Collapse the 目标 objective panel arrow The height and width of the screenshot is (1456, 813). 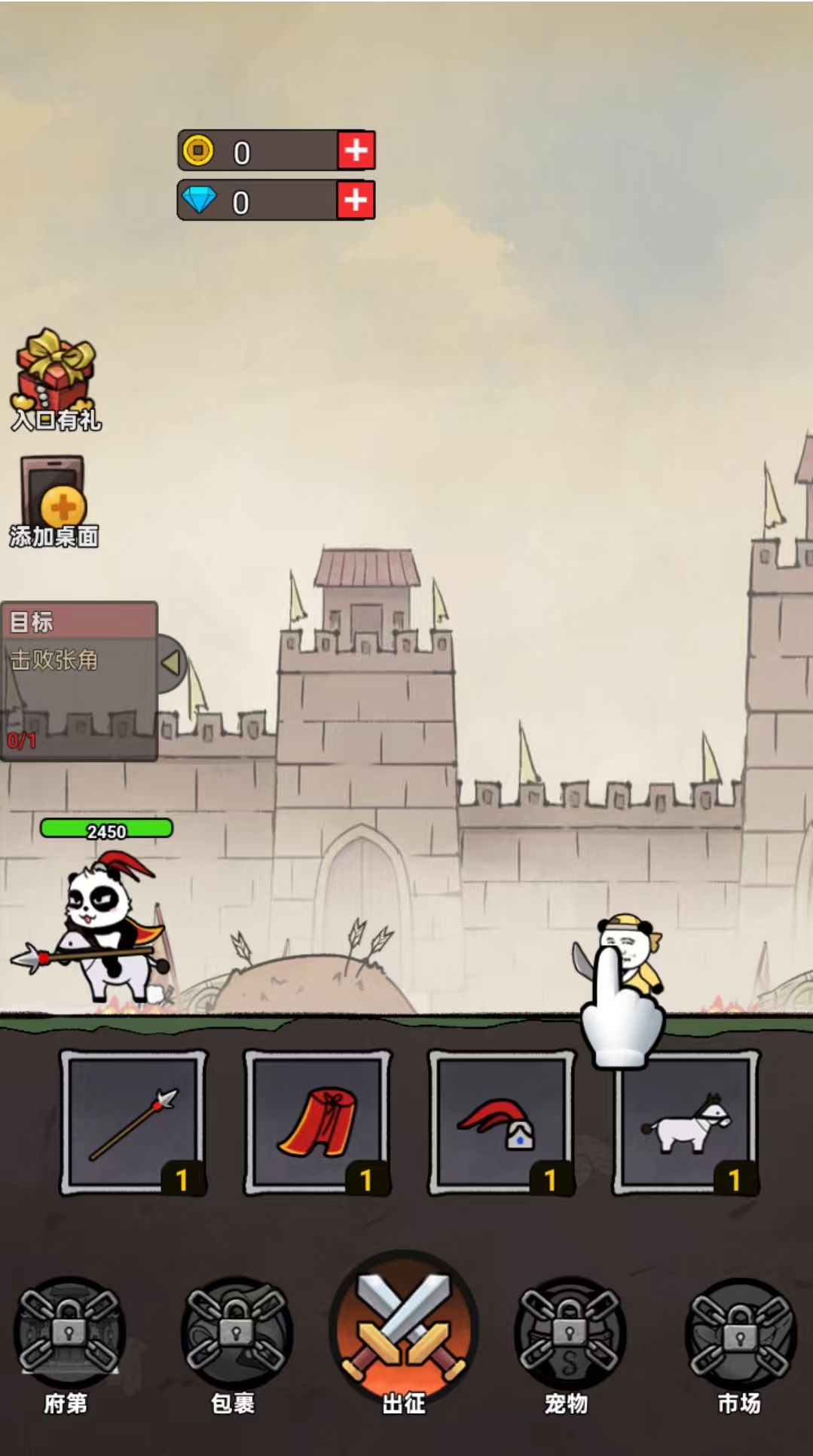click(x=172, y=662)
